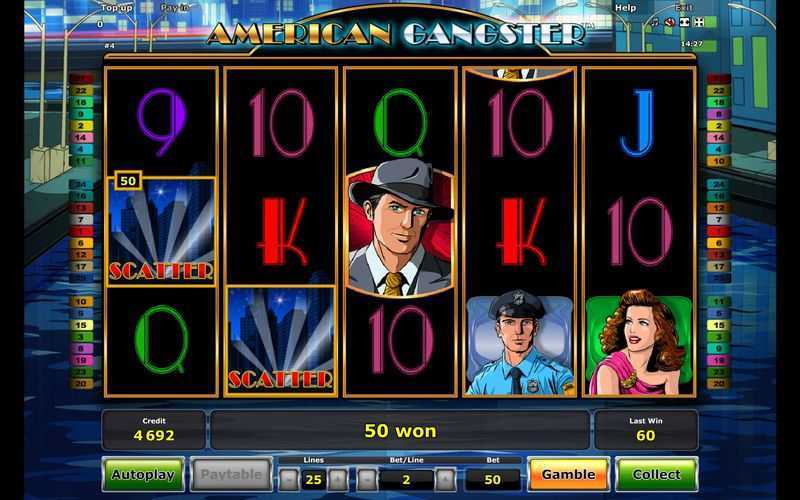Toggle the music note icon
The image size is (800, 500).
pyautogui.click(x=654, y=22)
